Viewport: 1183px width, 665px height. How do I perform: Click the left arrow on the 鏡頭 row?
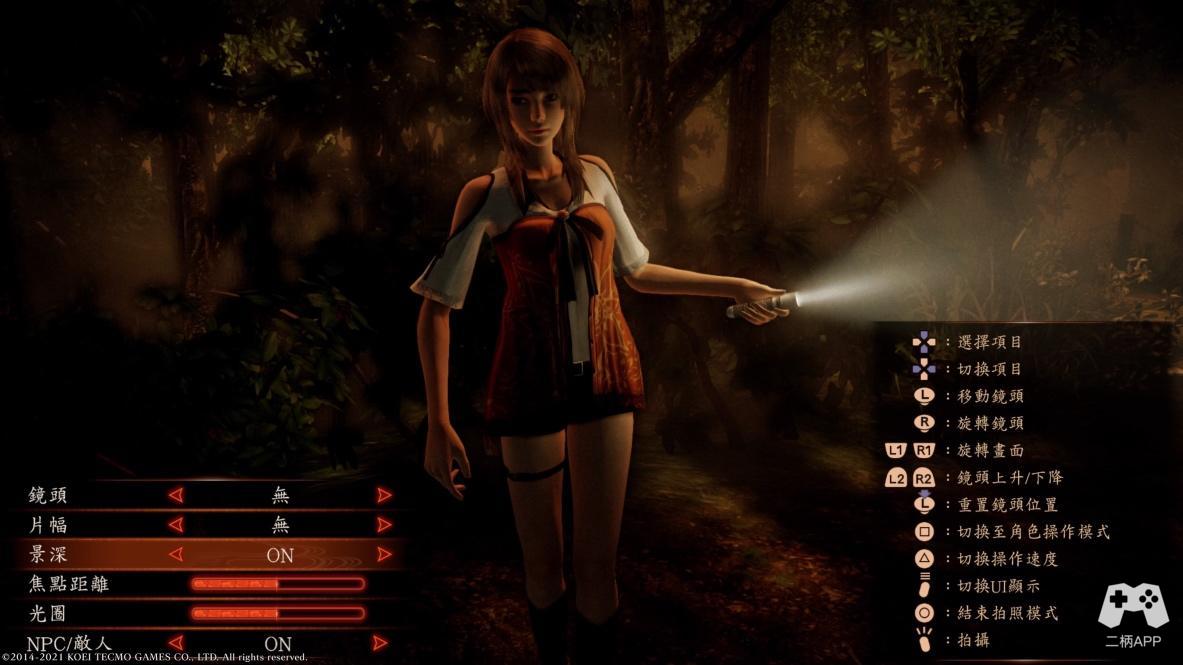(x=176, y=495)
